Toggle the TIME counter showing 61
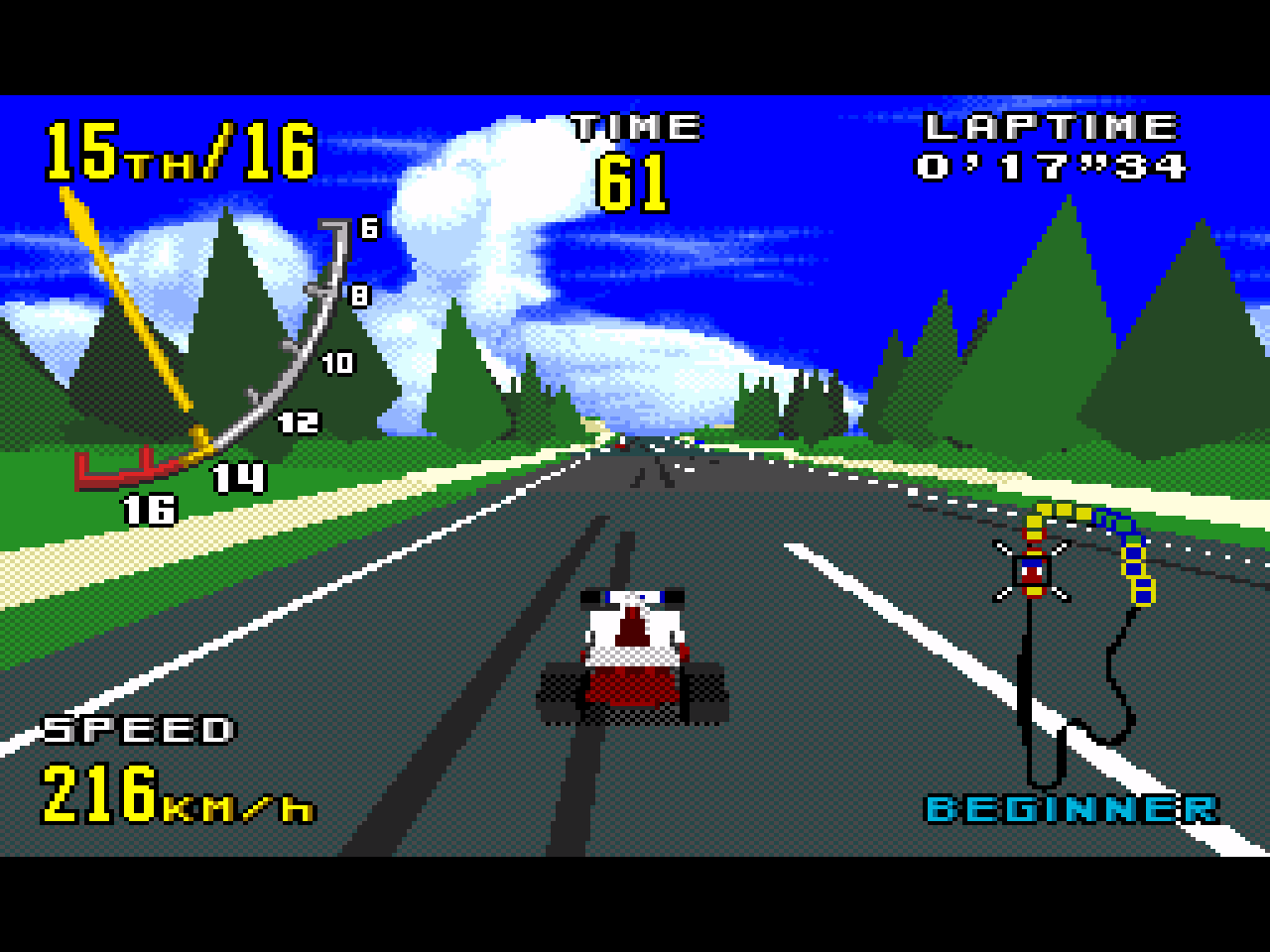 point(635,174)
